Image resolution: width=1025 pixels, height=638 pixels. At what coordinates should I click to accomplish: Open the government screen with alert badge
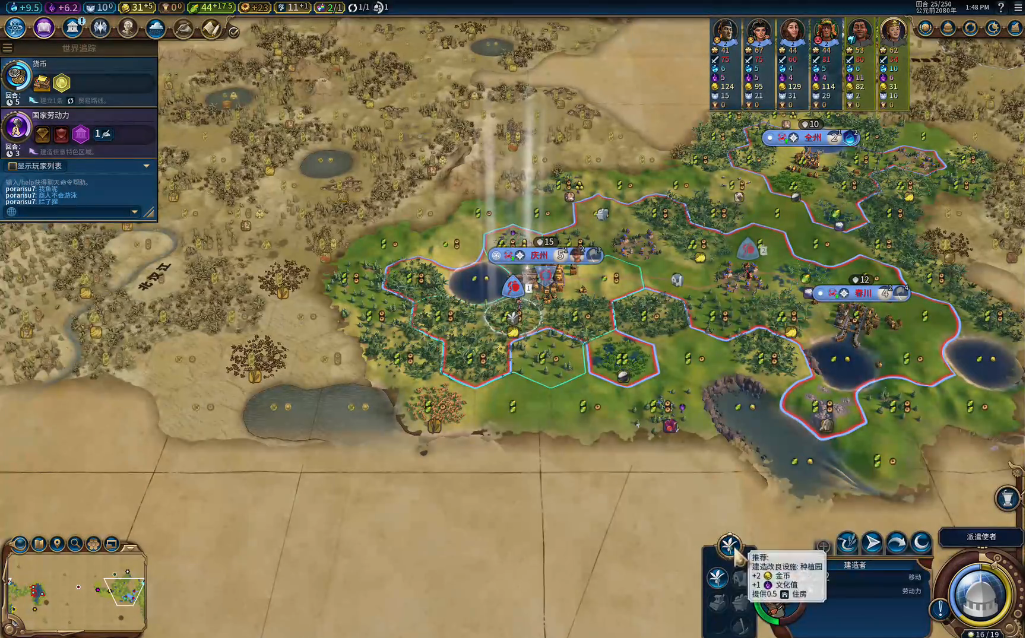tap(73, 28)
